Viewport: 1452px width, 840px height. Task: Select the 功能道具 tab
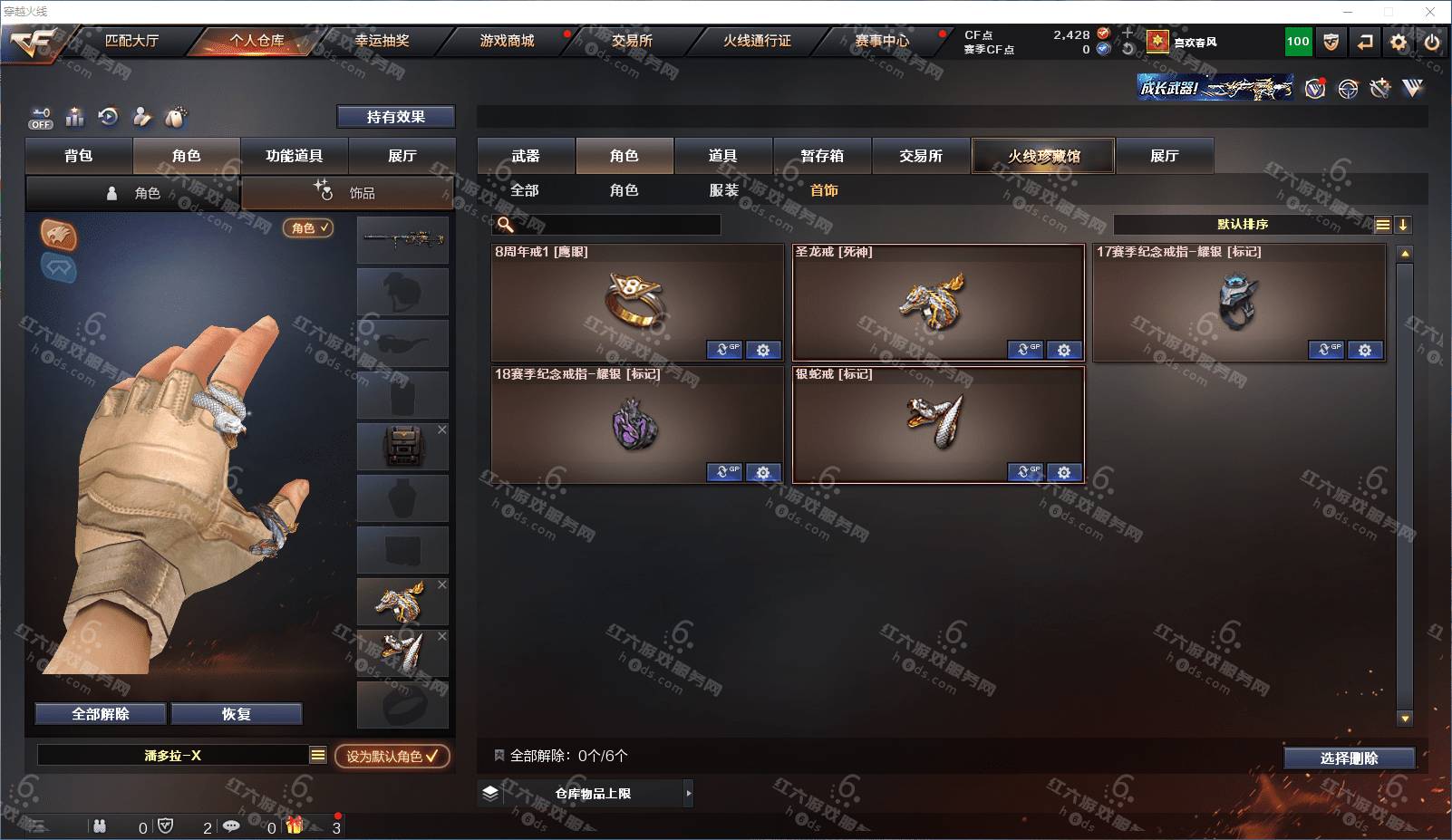294,156
